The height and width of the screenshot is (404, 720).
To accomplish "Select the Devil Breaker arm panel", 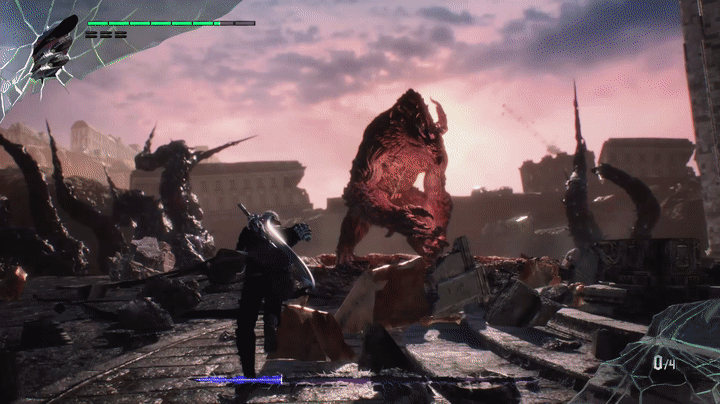I will click(668, 358).
